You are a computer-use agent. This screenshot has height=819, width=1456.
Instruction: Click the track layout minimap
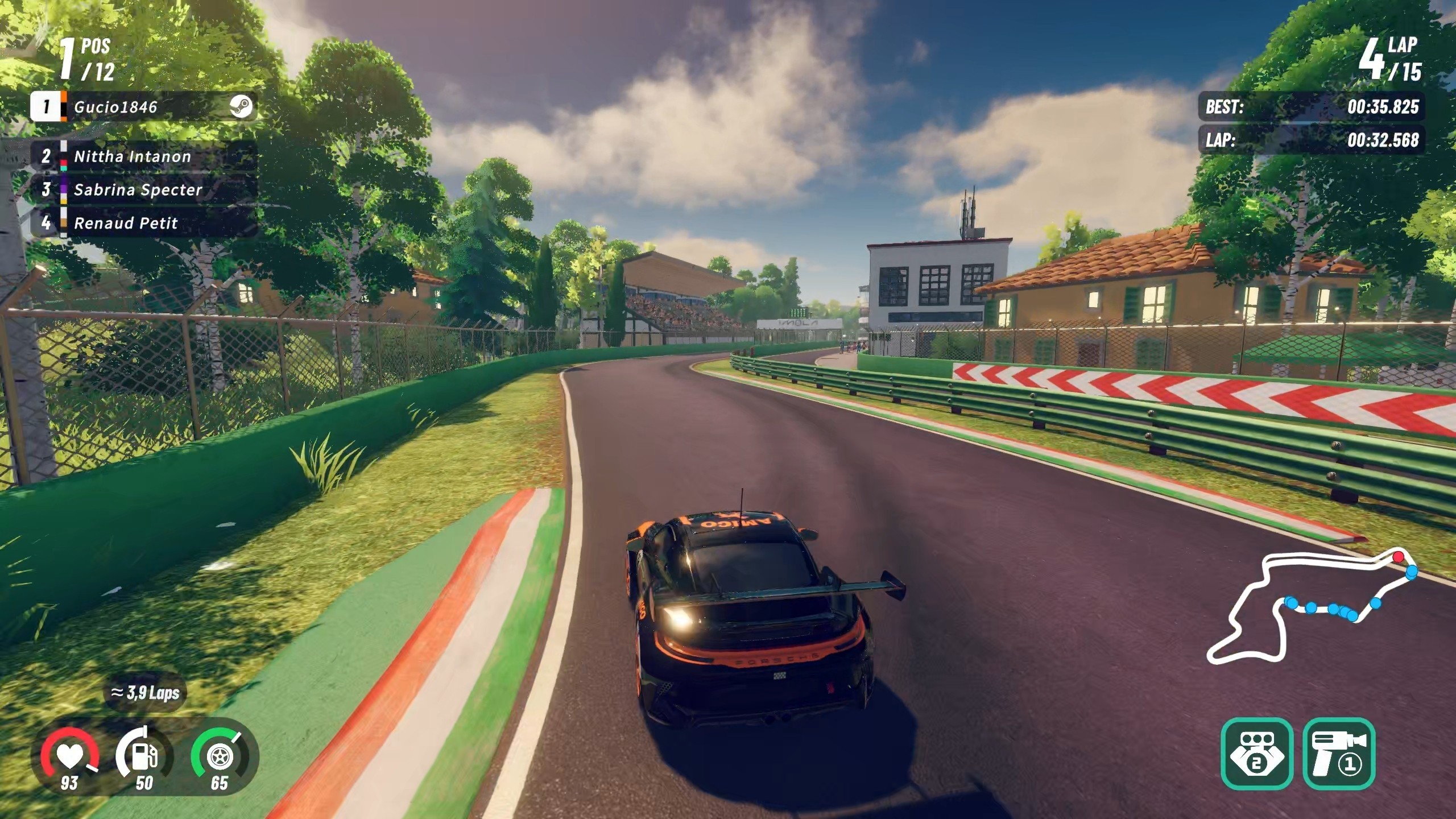(x=1314, y=607)
